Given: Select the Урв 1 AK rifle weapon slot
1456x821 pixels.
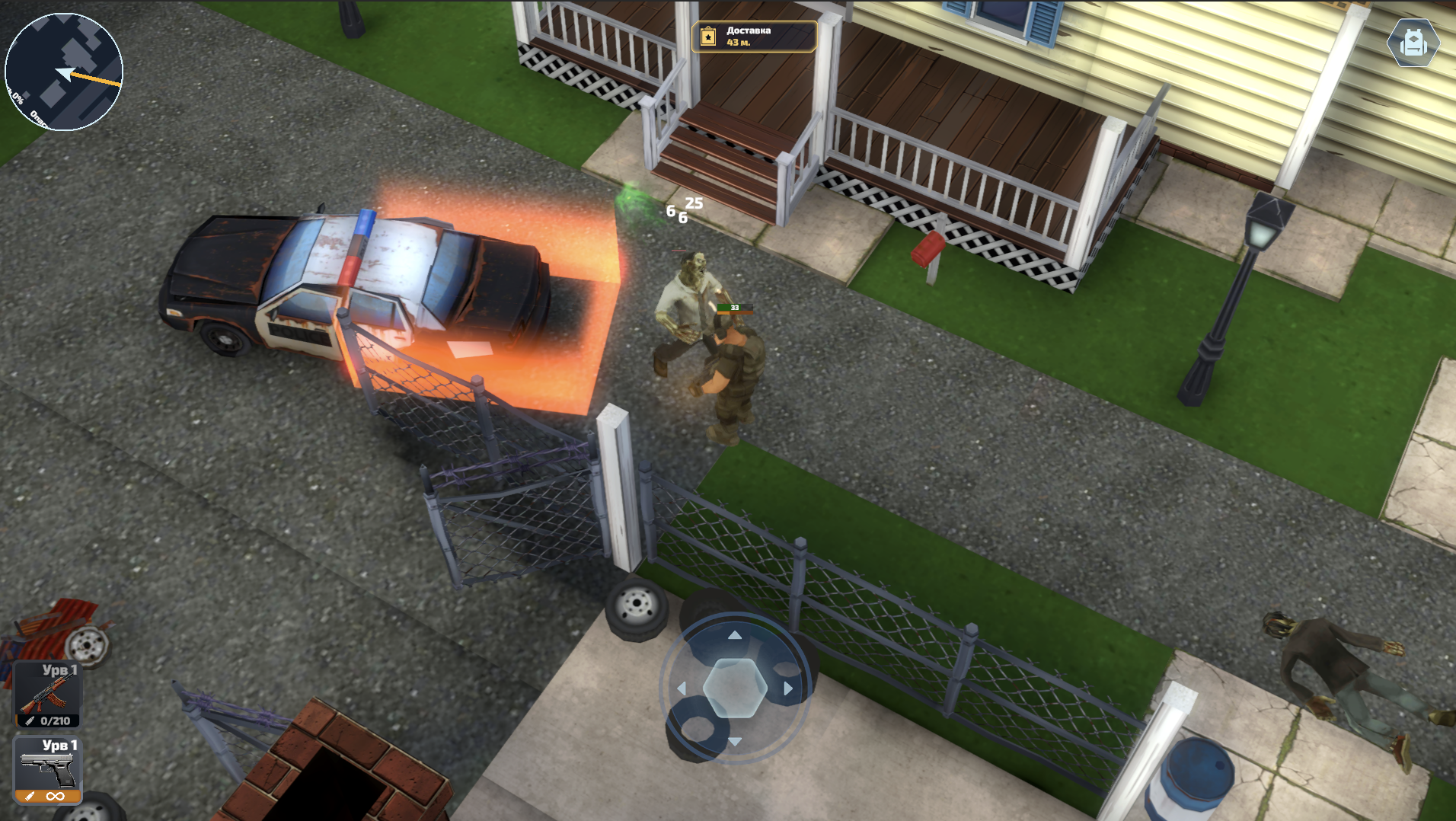Looking at the screenshot, I should 47,695.
